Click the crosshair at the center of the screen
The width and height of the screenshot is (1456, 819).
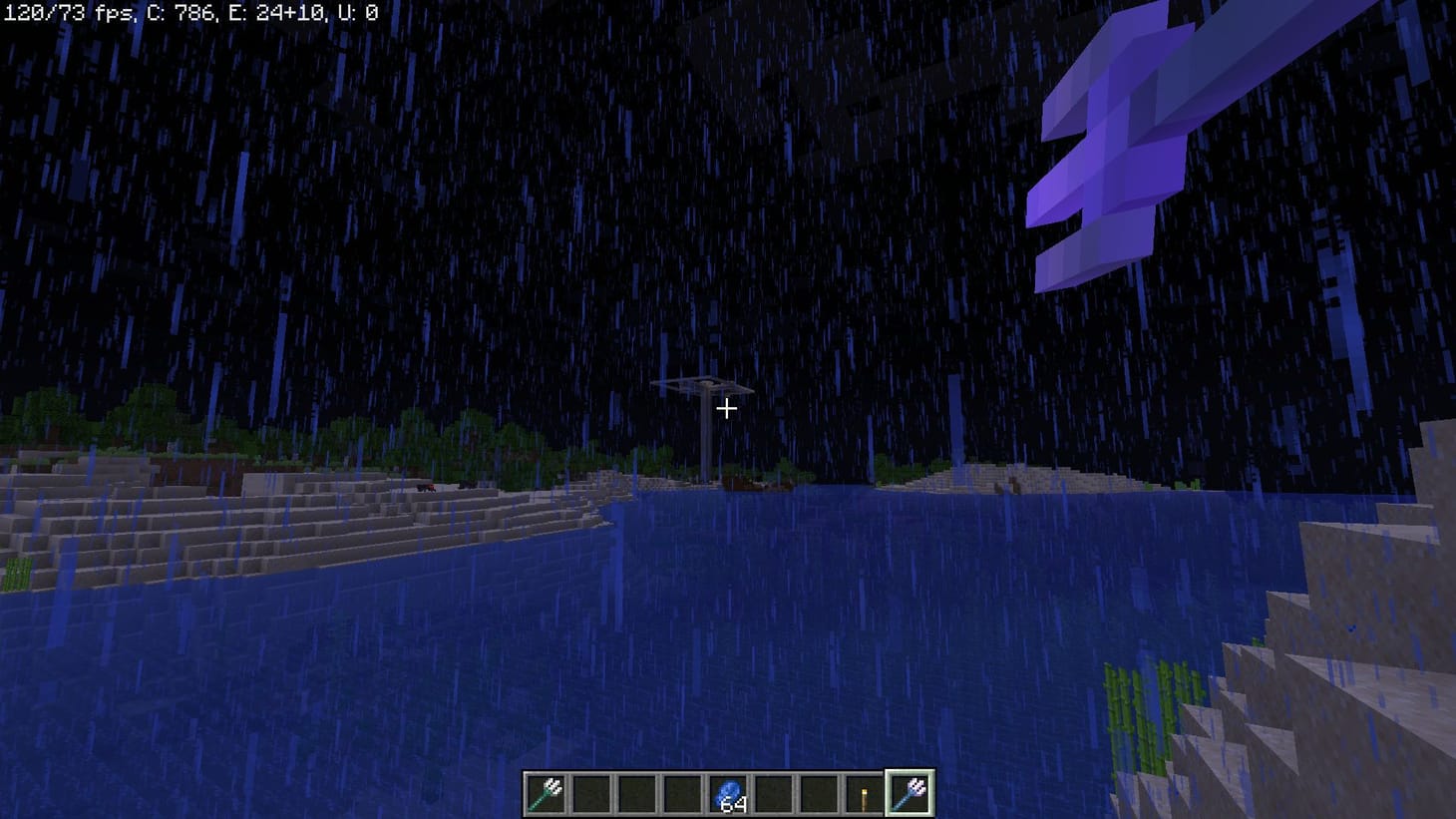[x=726, y=408]
